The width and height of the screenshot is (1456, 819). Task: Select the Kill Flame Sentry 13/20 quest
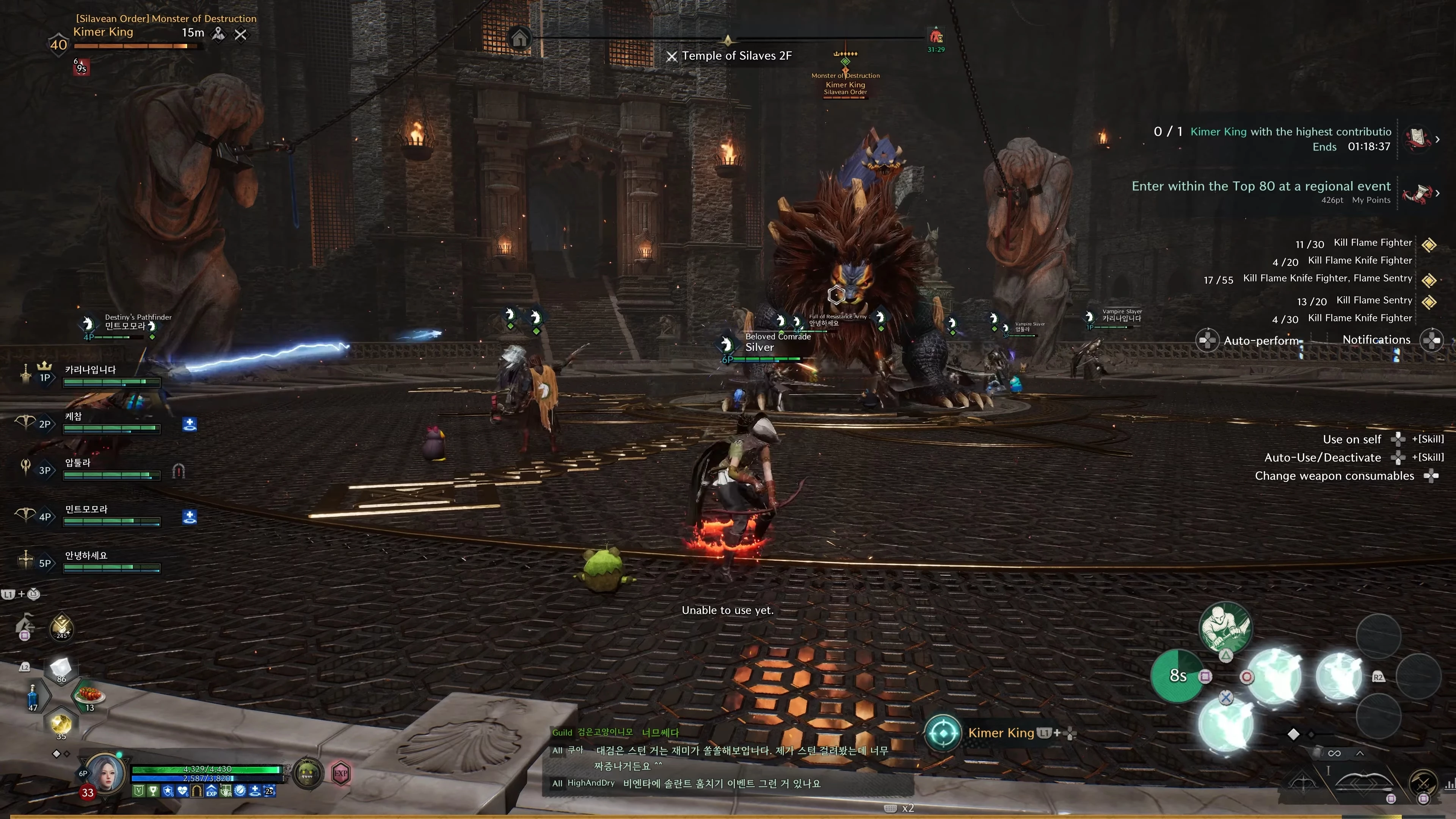(1373, 300)
